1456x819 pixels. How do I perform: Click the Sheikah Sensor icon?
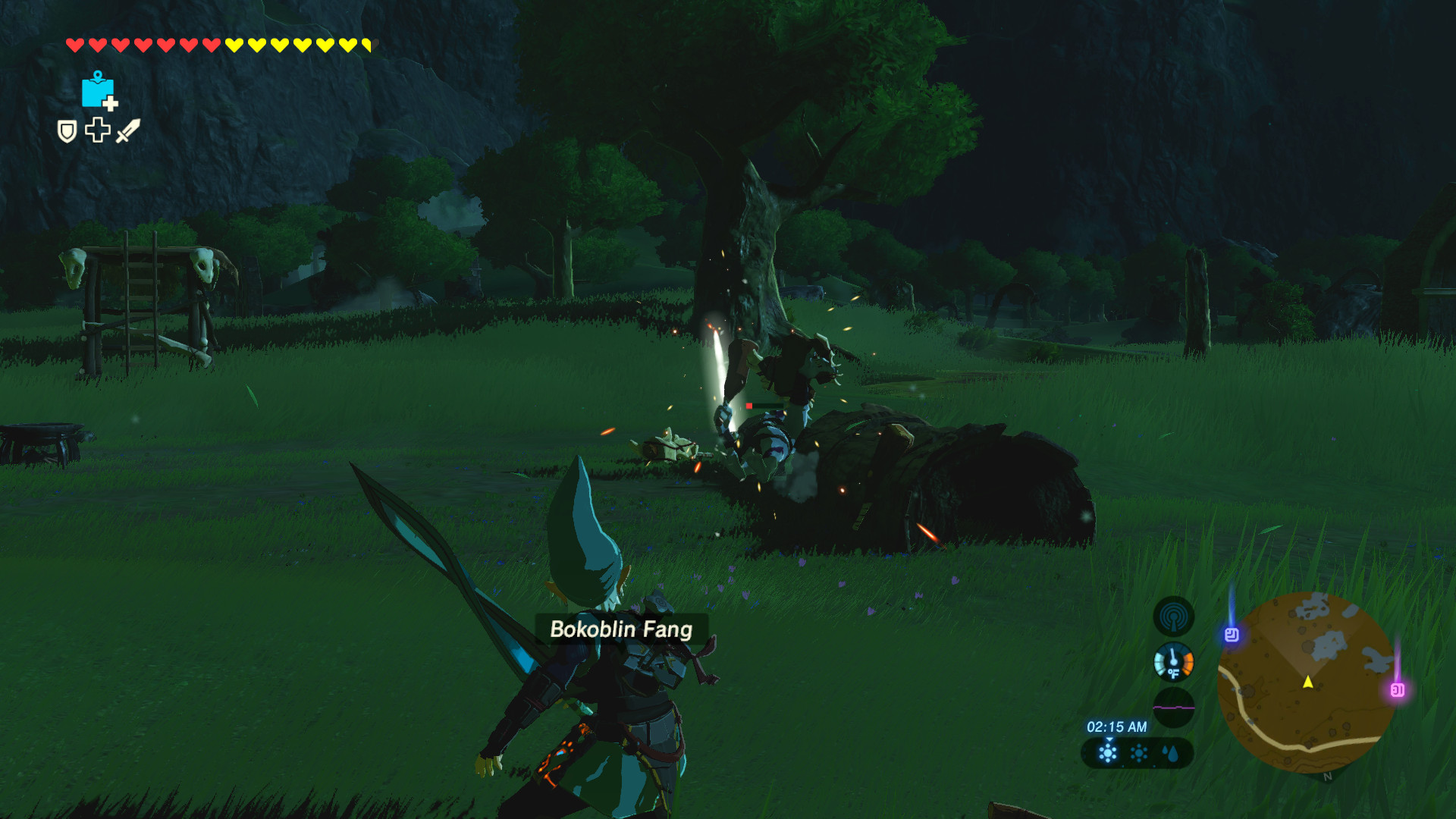pyautogui.click(x=1173, y=618)
